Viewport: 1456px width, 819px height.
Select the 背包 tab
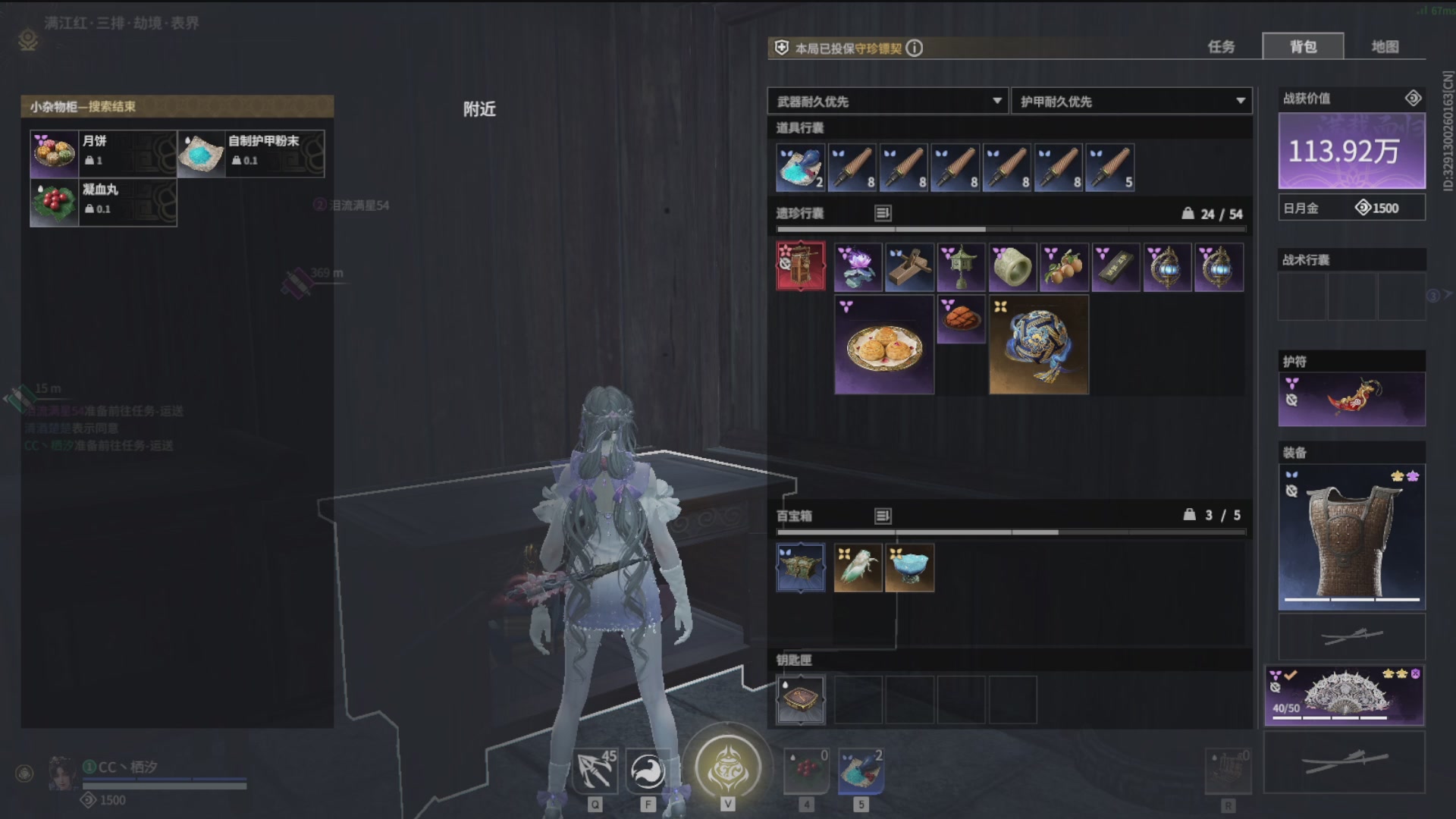1303,47
